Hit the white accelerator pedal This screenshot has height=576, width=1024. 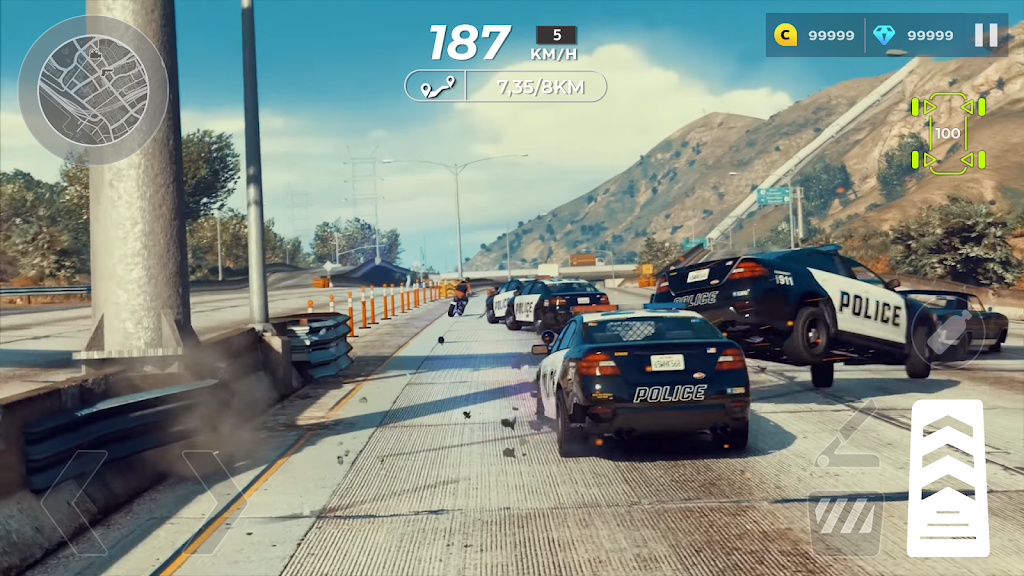[x=947, y=477]
